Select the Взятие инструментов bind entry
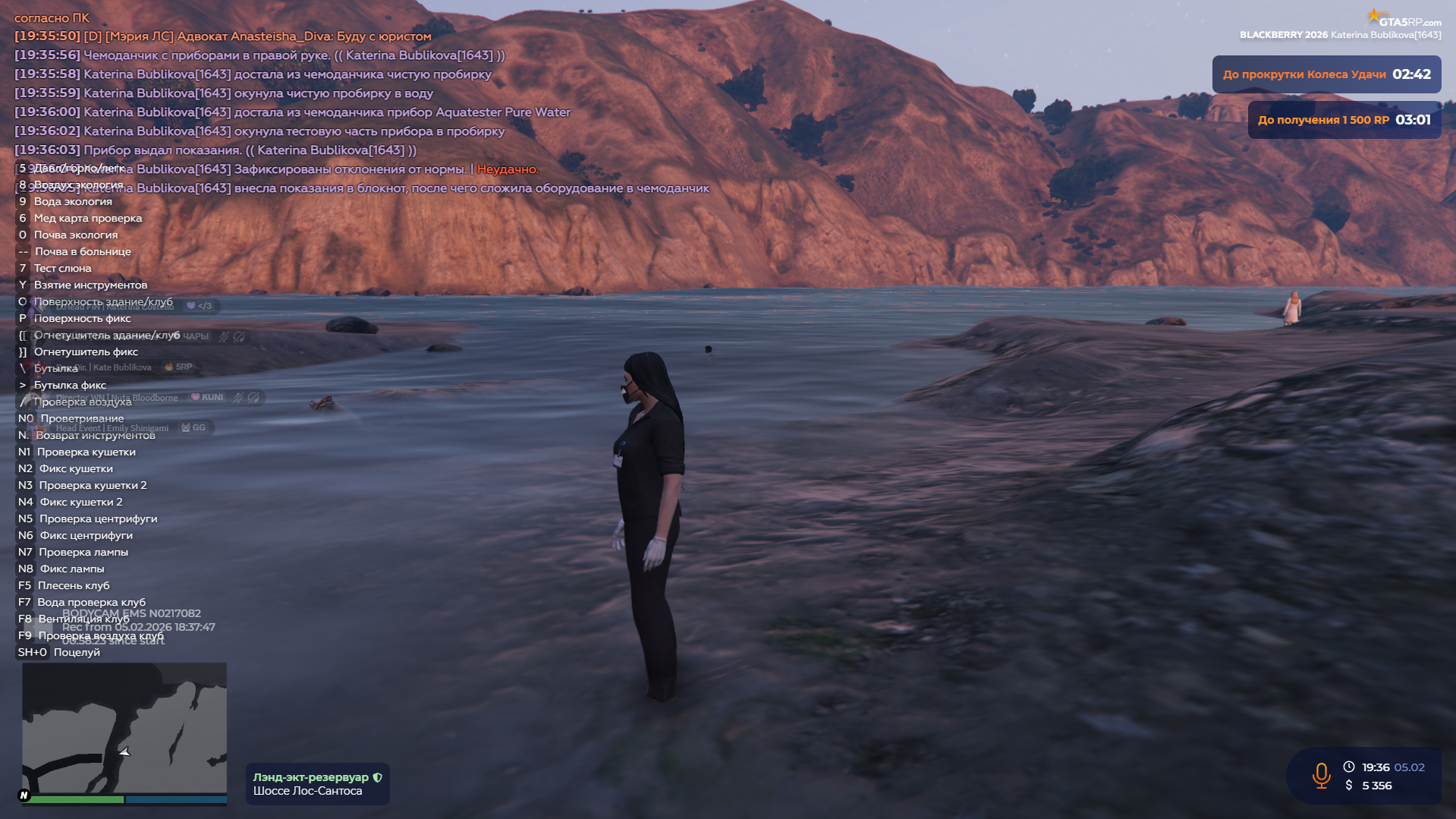Screen dimensions: 1456x819 pos(90,285)
